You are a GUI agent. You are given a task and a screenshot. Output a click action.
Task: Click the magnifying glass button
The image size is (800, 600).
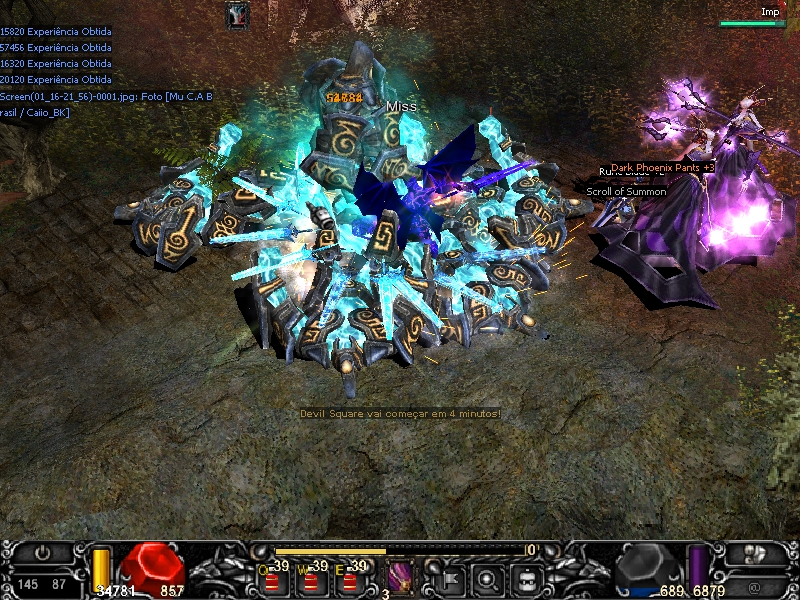click(489, 578)
